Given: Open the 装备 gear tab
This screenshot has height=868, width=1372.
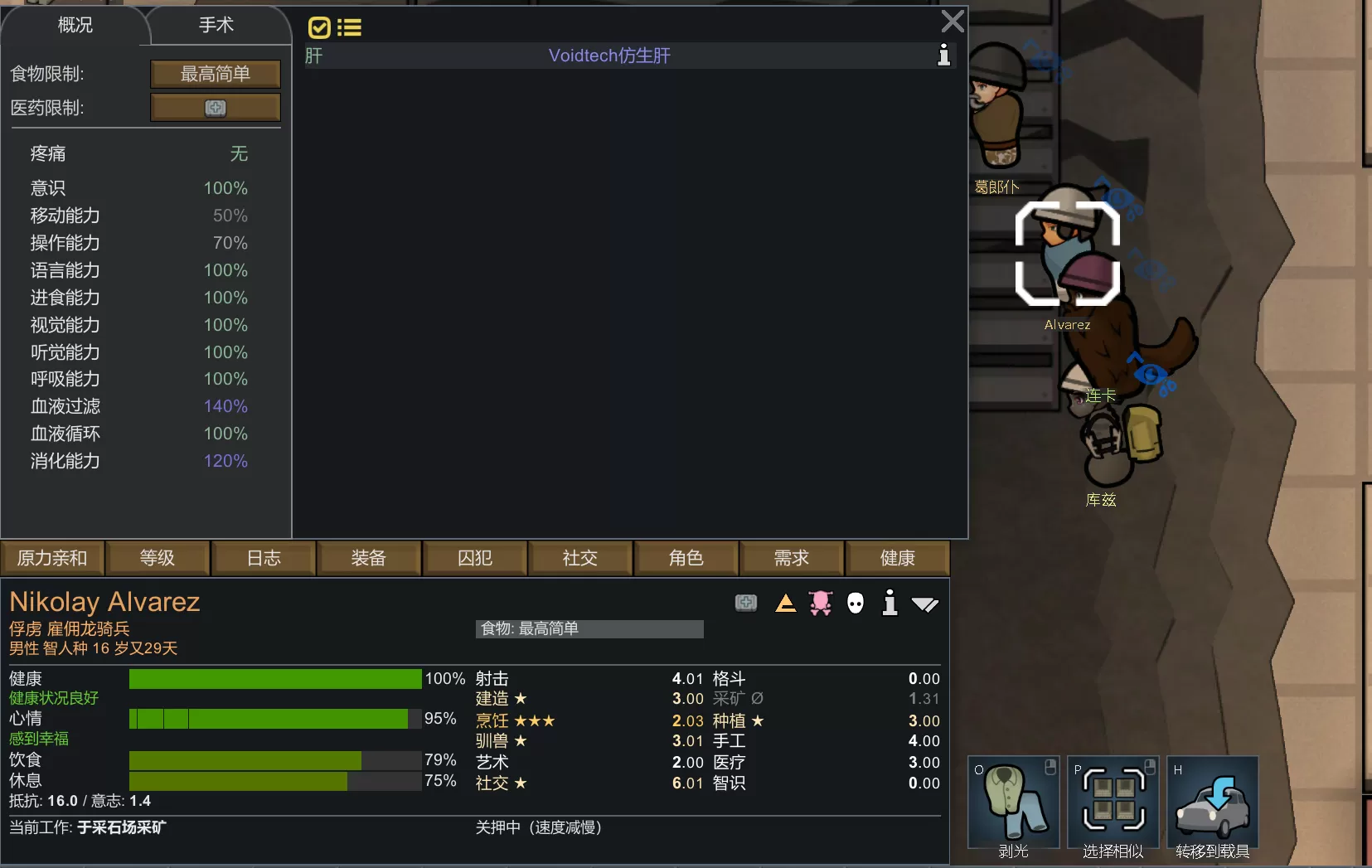Looking at the screenshot, I should pyautogui.click(x=369, y=558).
